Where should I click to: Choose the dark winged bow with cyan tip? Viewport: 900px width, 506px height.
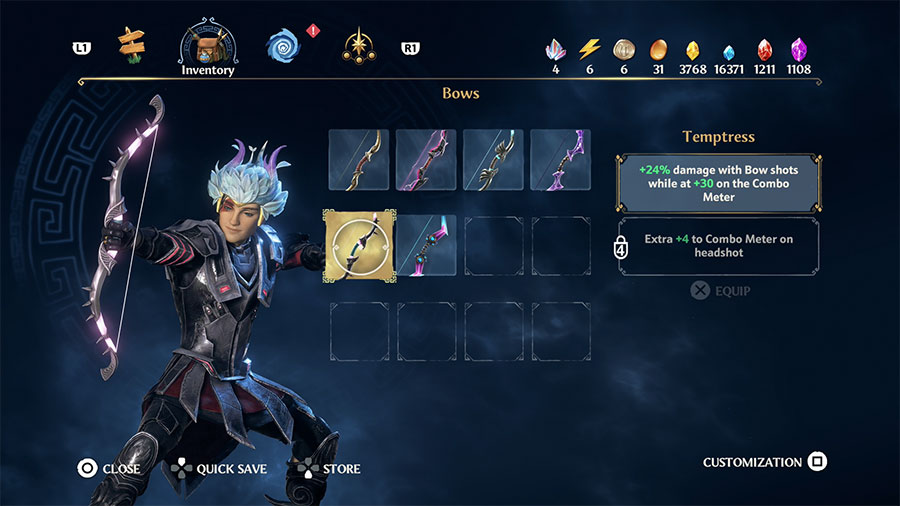pyautogui.click(x=493, y=160)
